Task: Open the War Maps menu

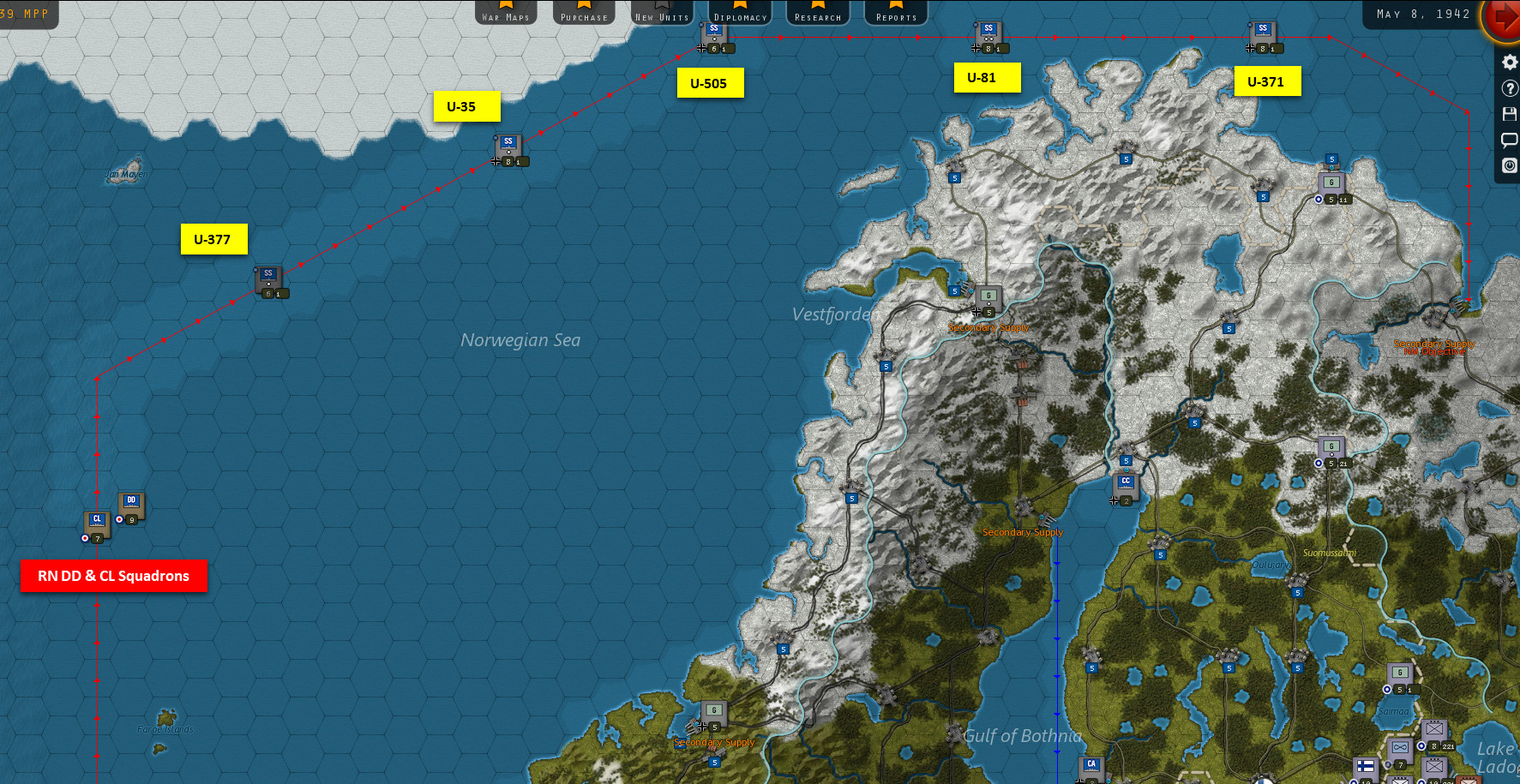Action: pyautogui.click(x=506, y=12)
